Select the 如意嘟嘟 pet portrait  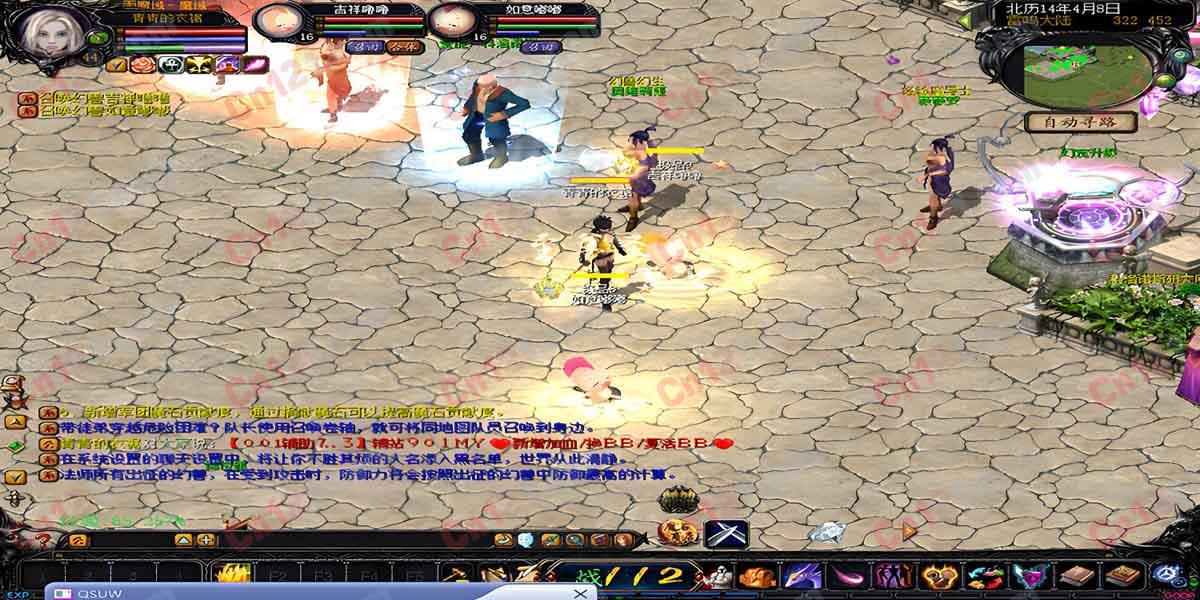point(454,20)
